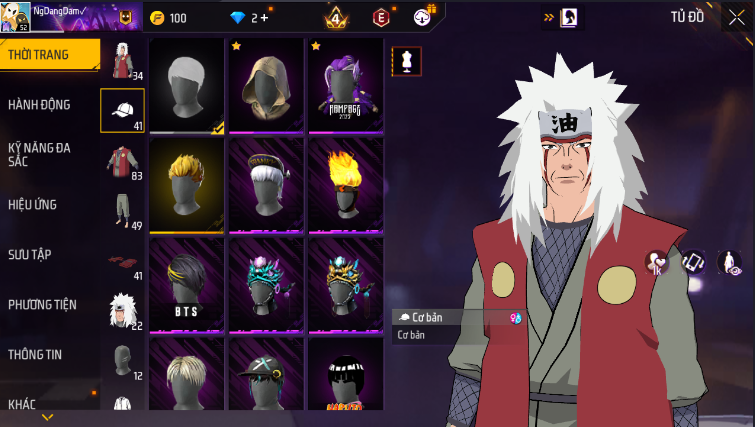
Task: Switch to the THÔNG TIN tab
Action: pos(36,354)
